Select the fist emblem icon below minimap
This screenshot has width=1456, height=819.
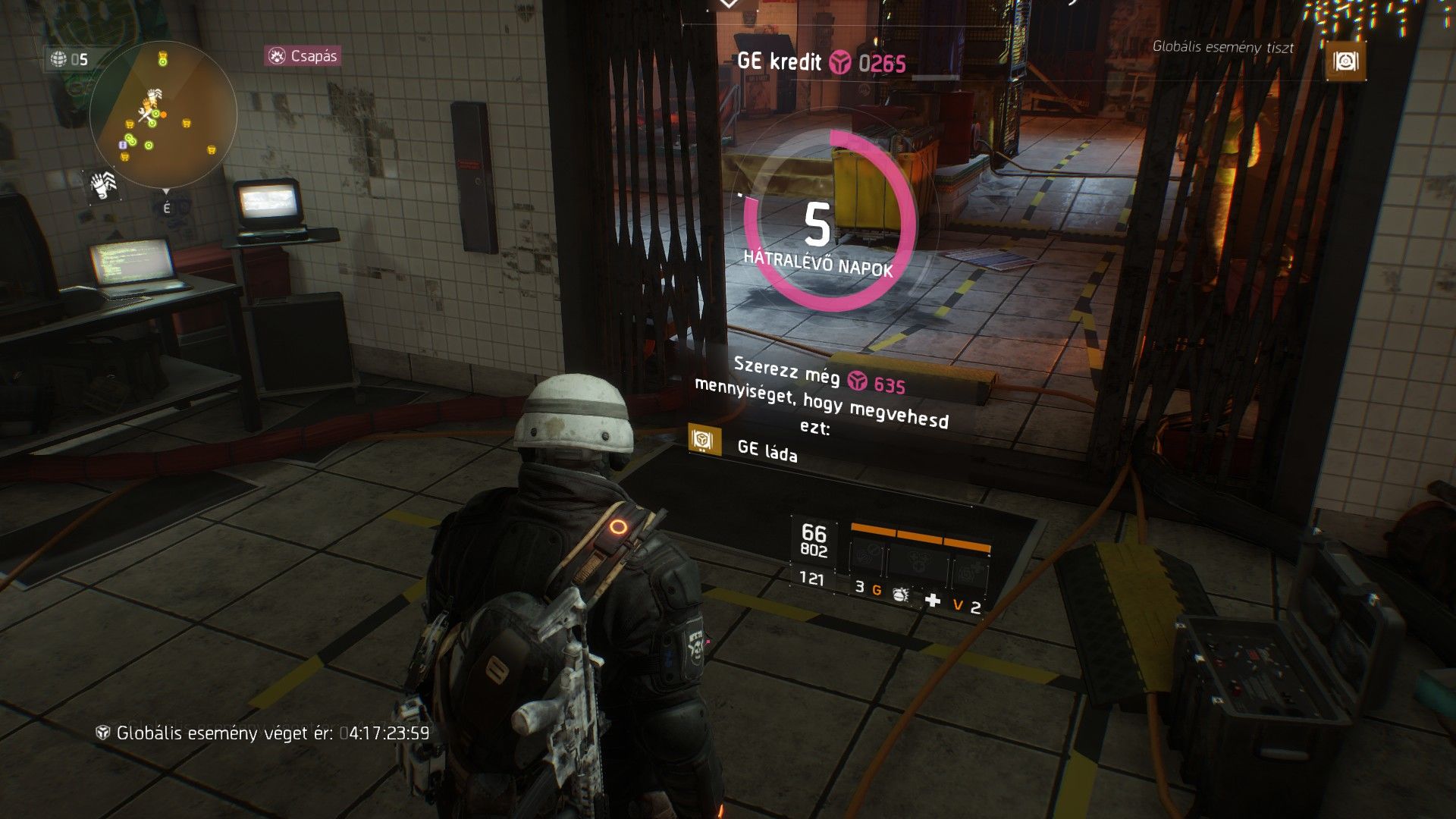[101, 184]
